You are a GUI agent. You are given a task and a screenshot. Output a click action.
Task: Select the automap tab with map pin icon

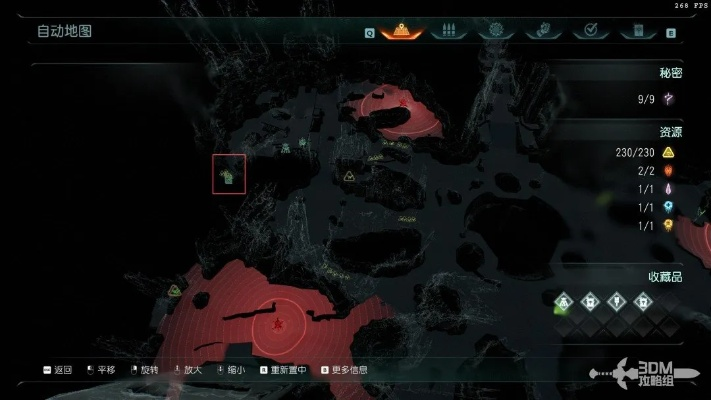click(x=400, y=30)
